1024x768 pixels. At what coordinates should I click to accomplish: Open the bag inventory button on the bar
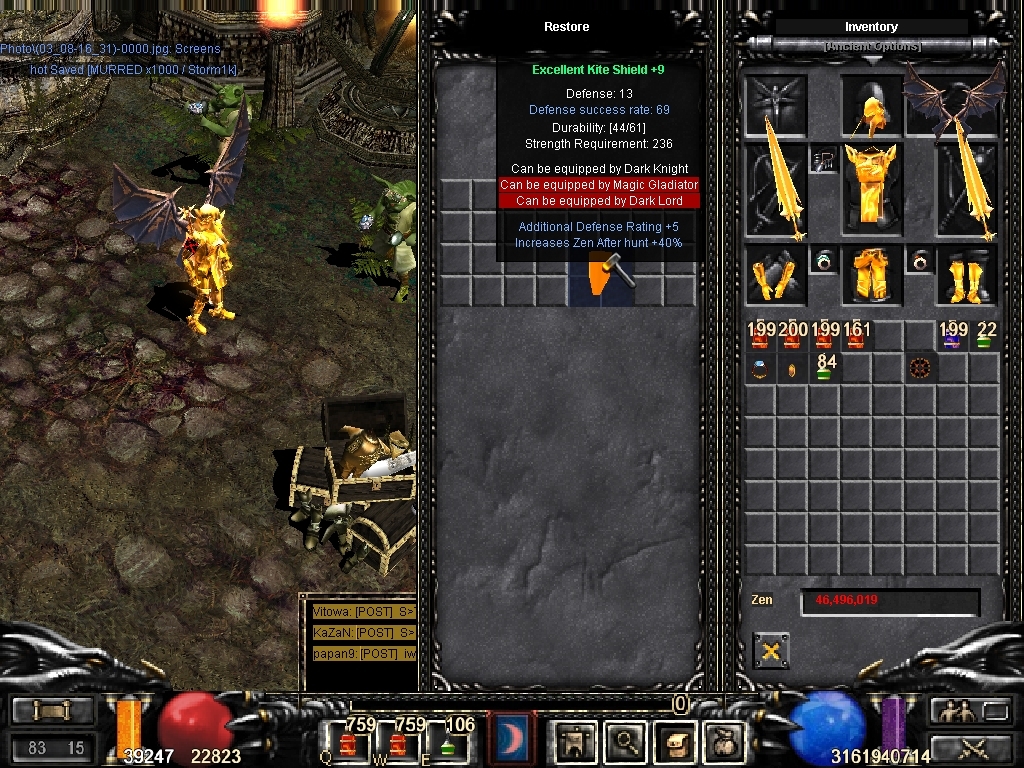pyautogui.click(x=723, y=741)
